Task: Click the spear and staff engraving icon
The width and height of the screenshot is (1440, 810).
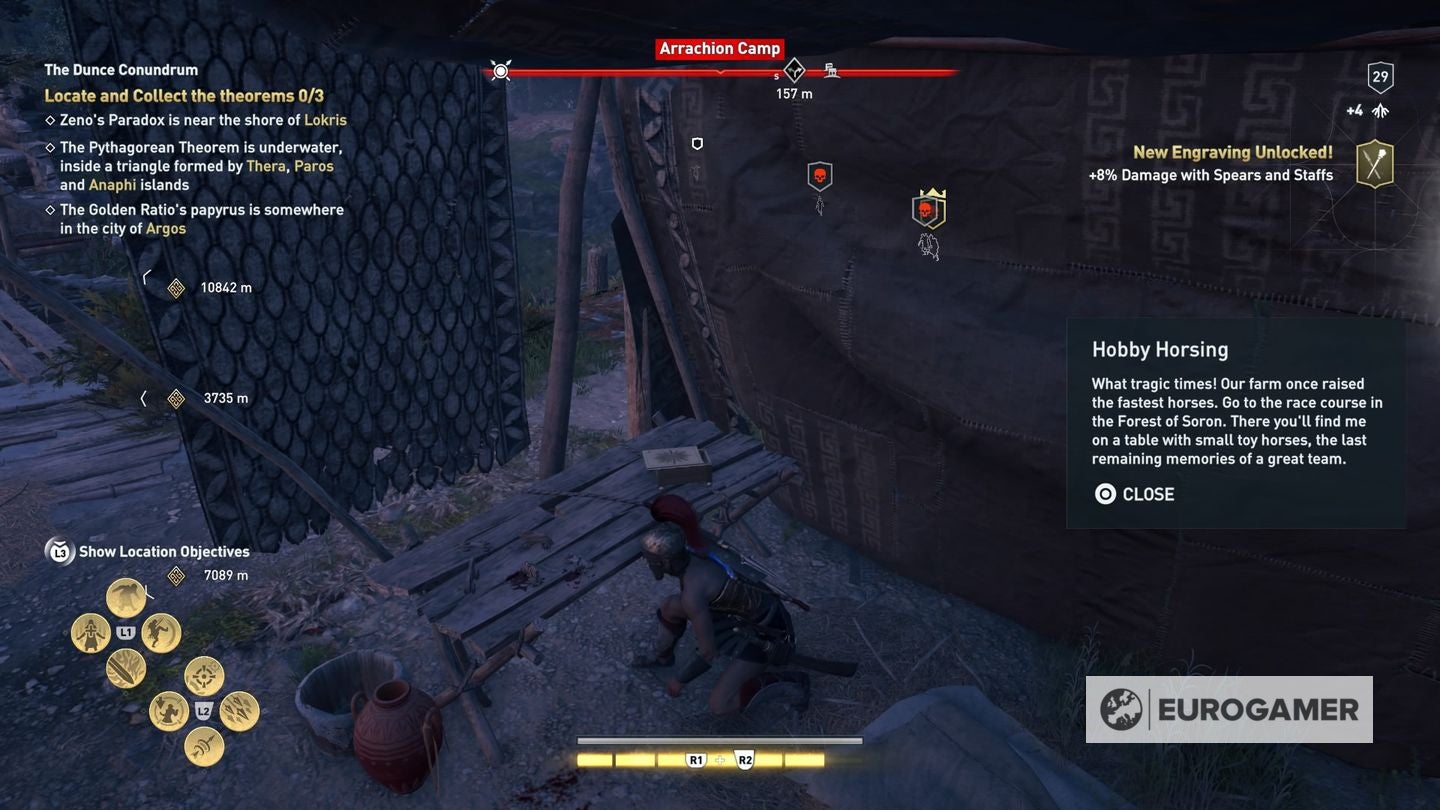Action: click(x=1374, y=163)
